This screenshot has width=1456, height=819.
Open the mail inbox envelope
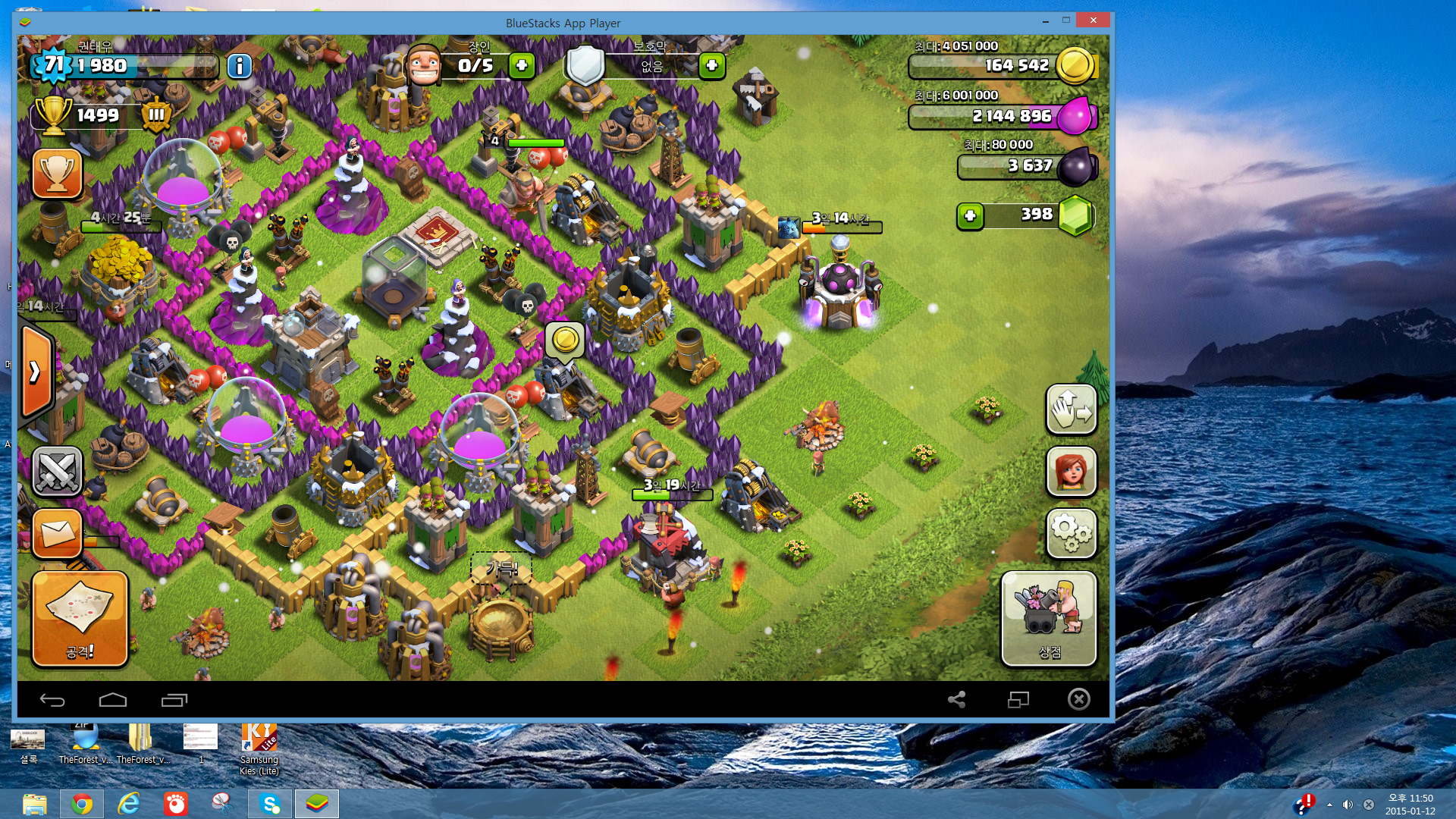click(x=57, y=533)
